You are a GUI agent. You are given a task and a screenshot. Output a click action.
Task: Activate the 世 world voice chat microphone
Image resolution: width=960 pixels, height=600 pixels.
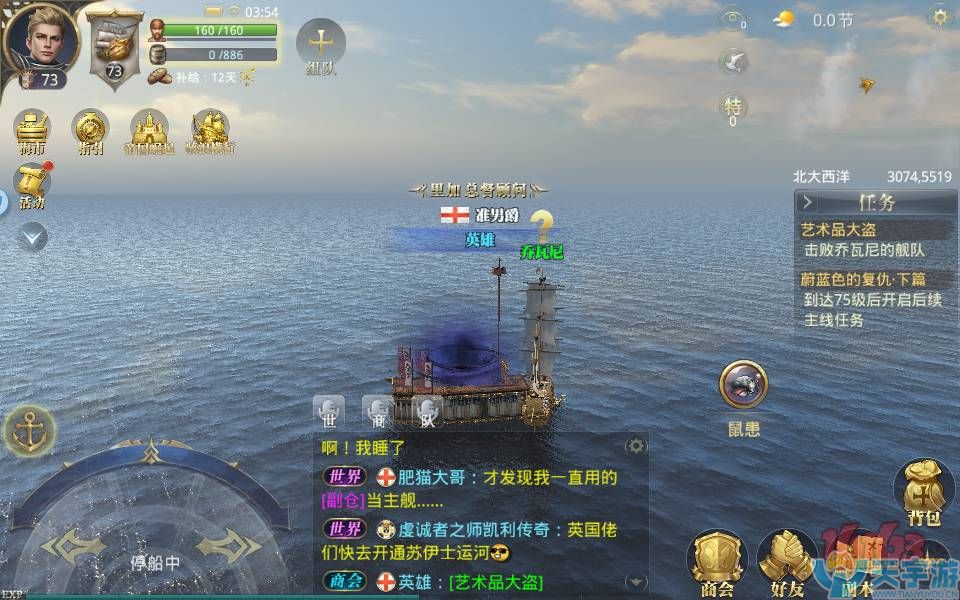[329, 410]
